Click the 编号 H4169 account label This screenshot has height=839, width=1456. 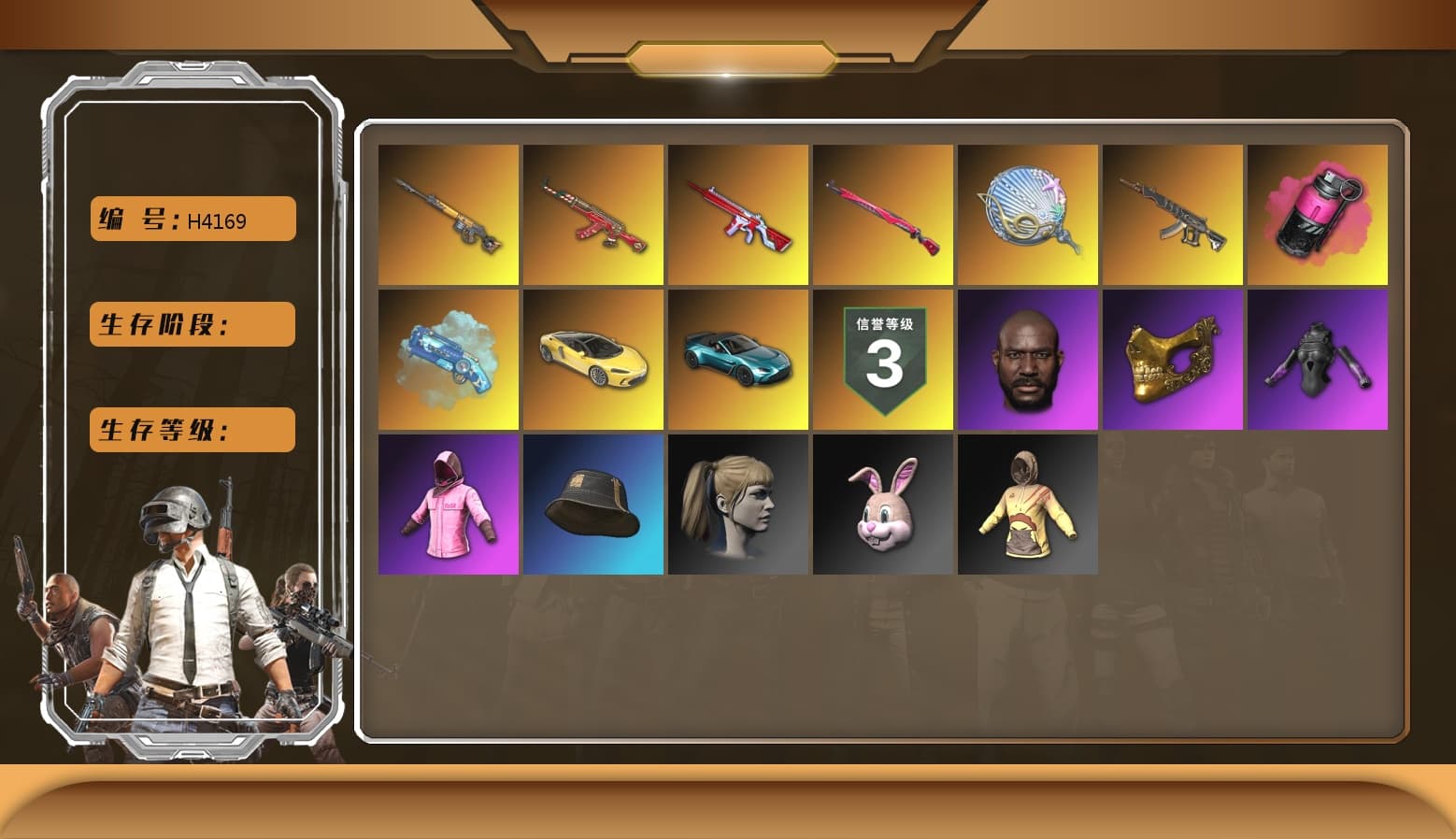[x=191, y=219]
